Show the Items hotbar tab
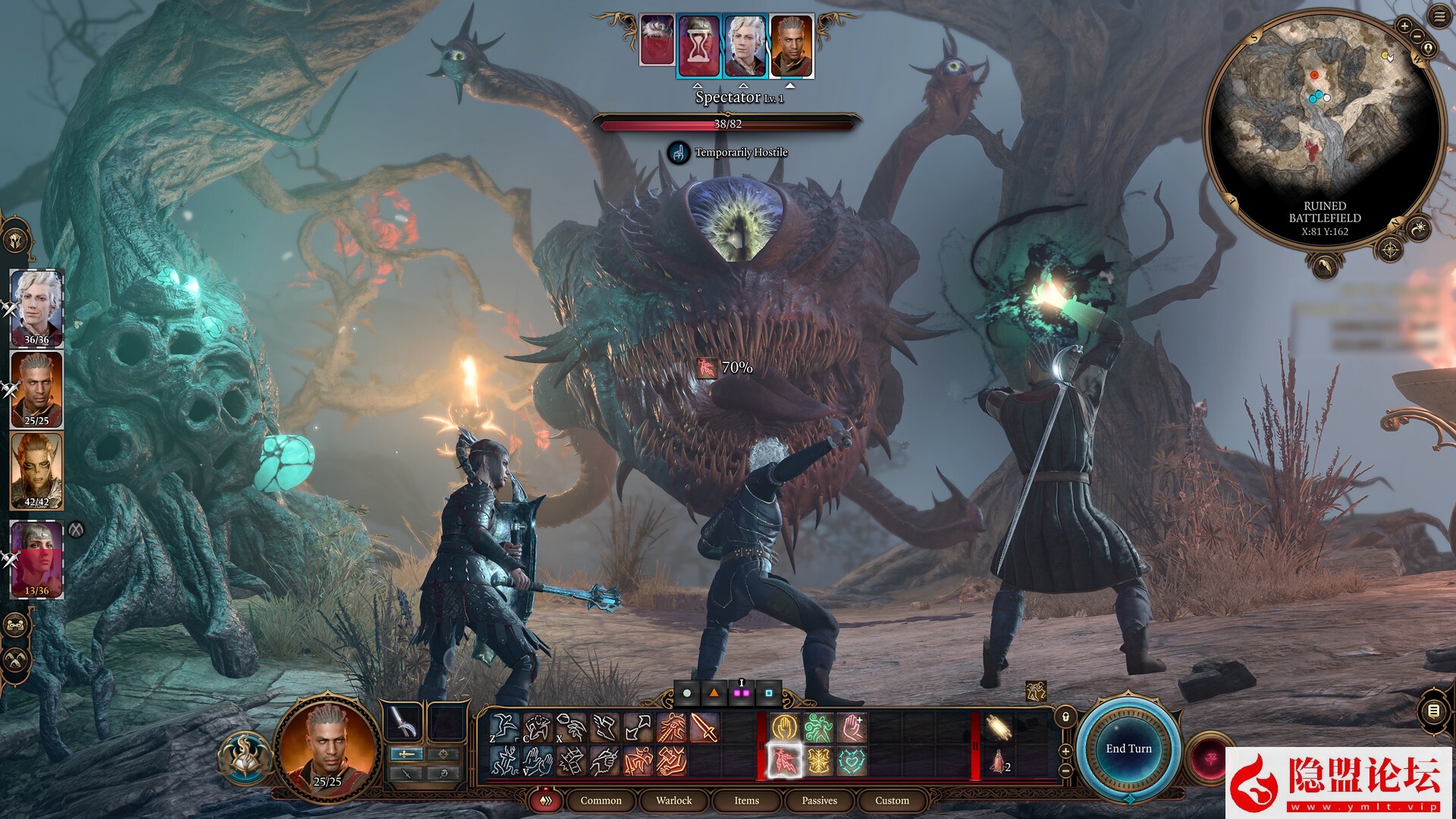1456x819 pixels. click(x=746, y=801)
